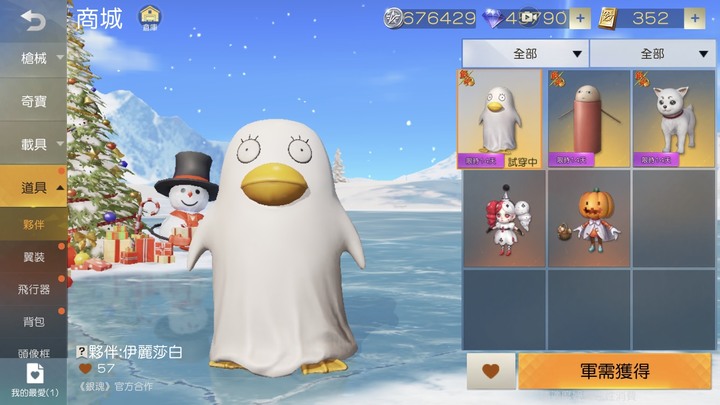Select the 奇寶 category tab
This screenshot has width=720, height=405.
33,102
